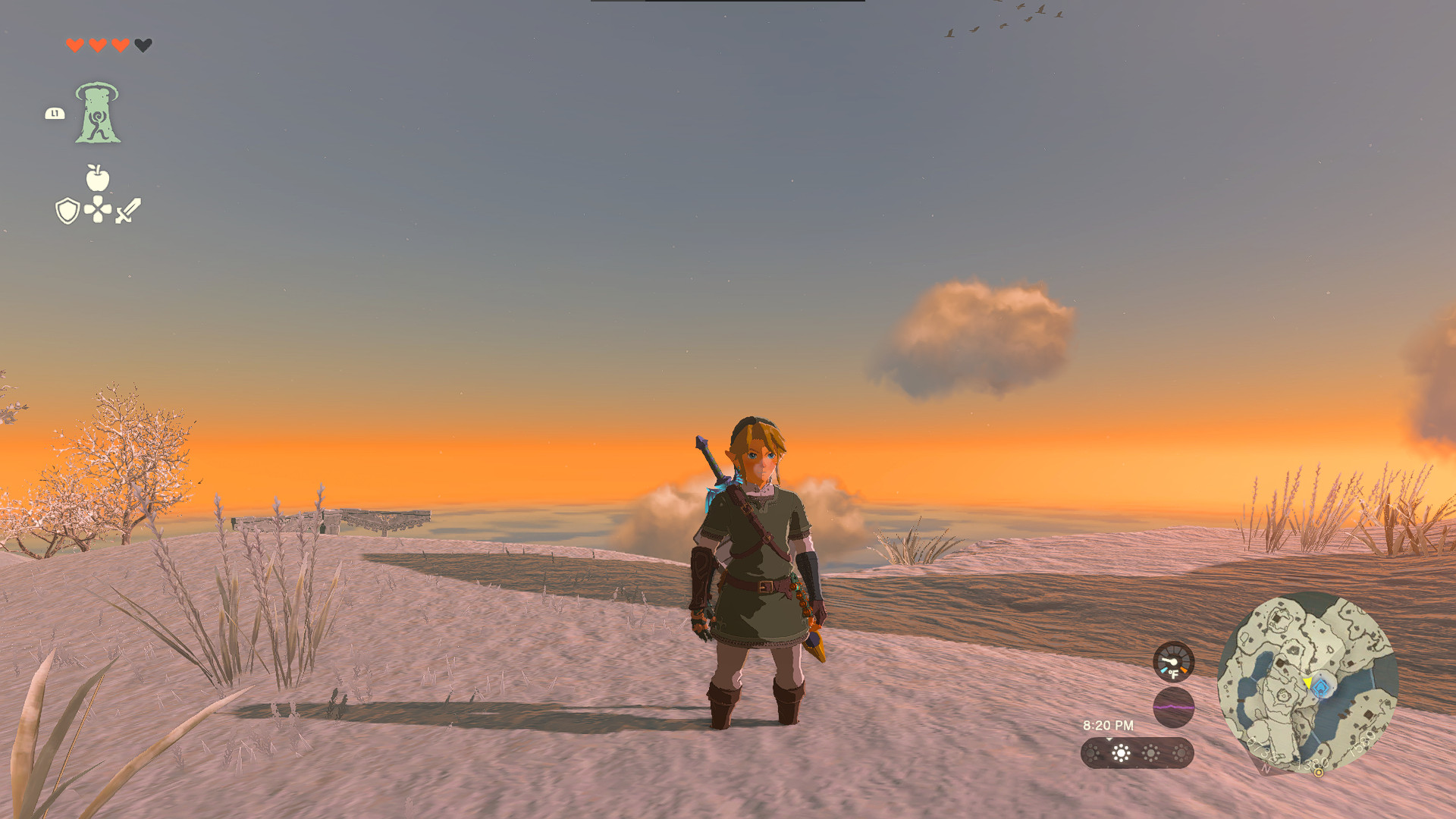Expand the weather forecast bar
The image size is (1456, 819).
pyautogui.click(x=1137, y=753)
